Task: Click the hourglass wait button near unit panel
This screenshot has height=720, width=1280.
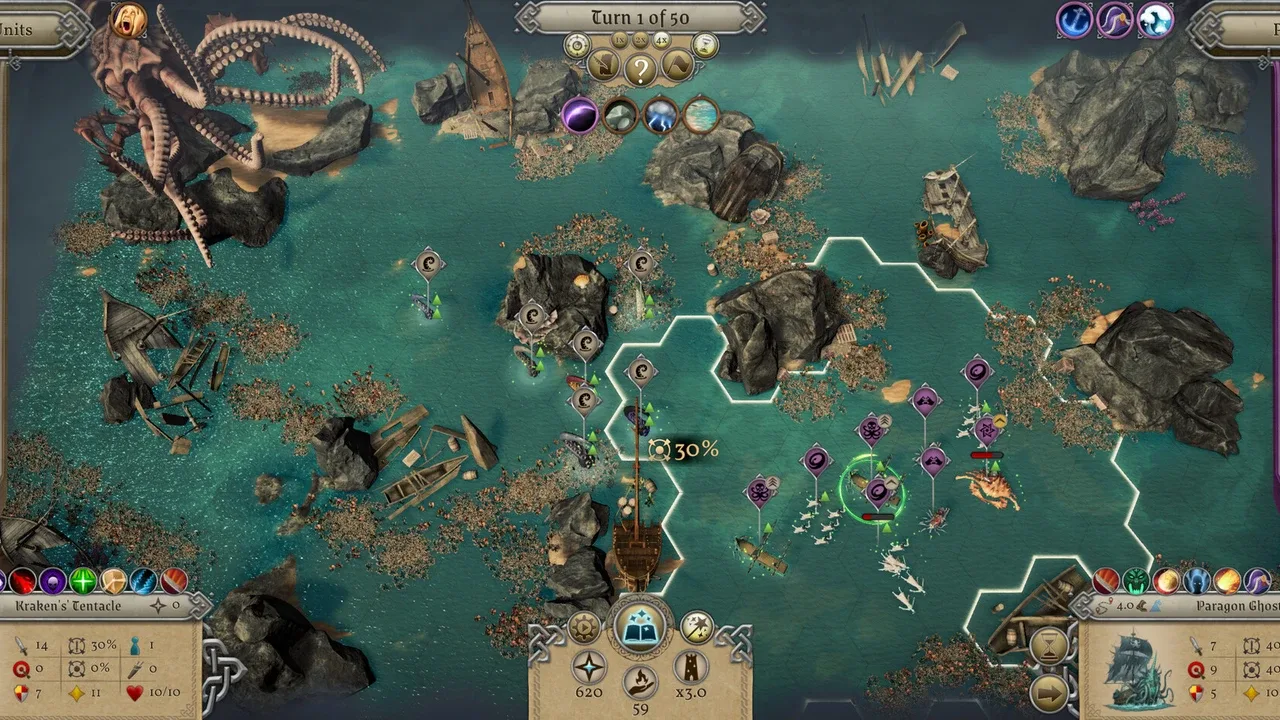Action: tap(1048, 647)
